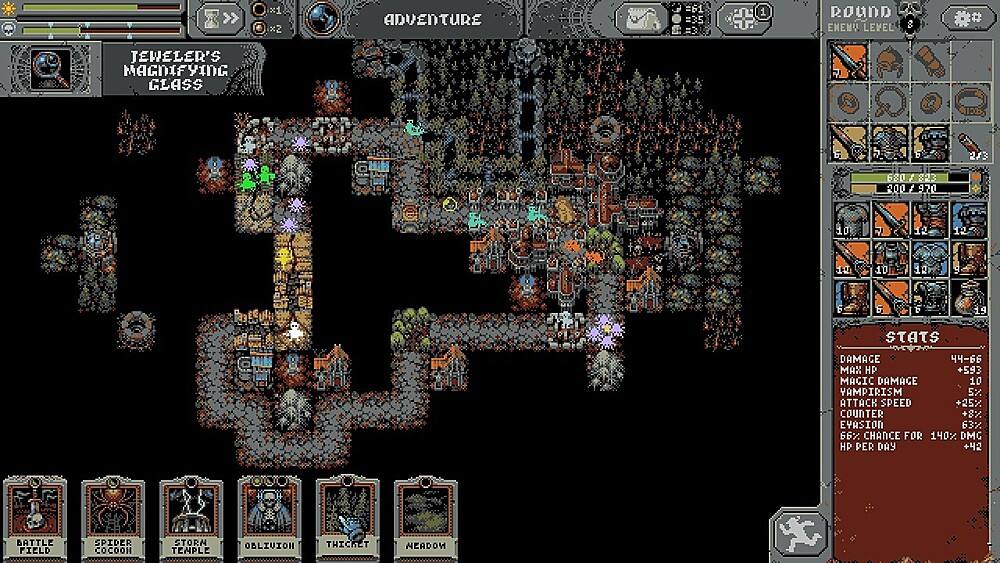Select the equipped sword weapon slot
This screenshot has width=1000, height=563.
[x=849, y=62]
